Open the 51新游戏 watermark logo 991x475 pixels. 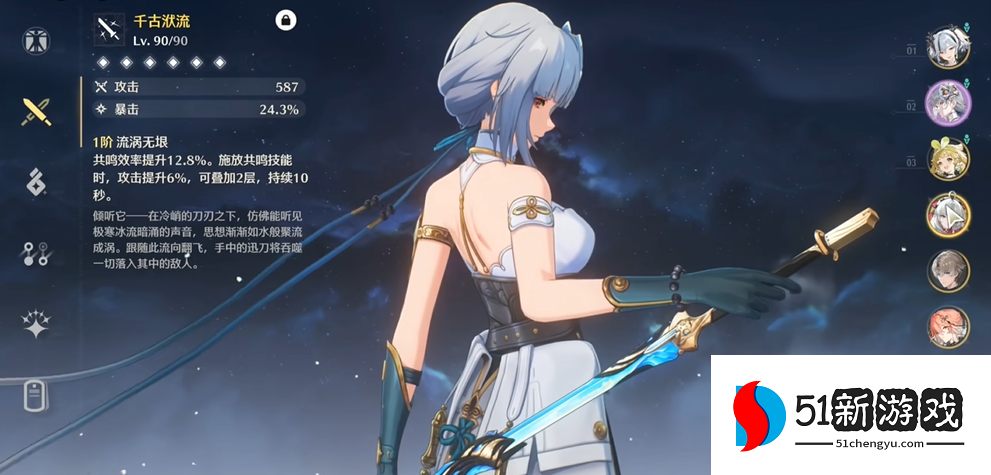(849, 414)
